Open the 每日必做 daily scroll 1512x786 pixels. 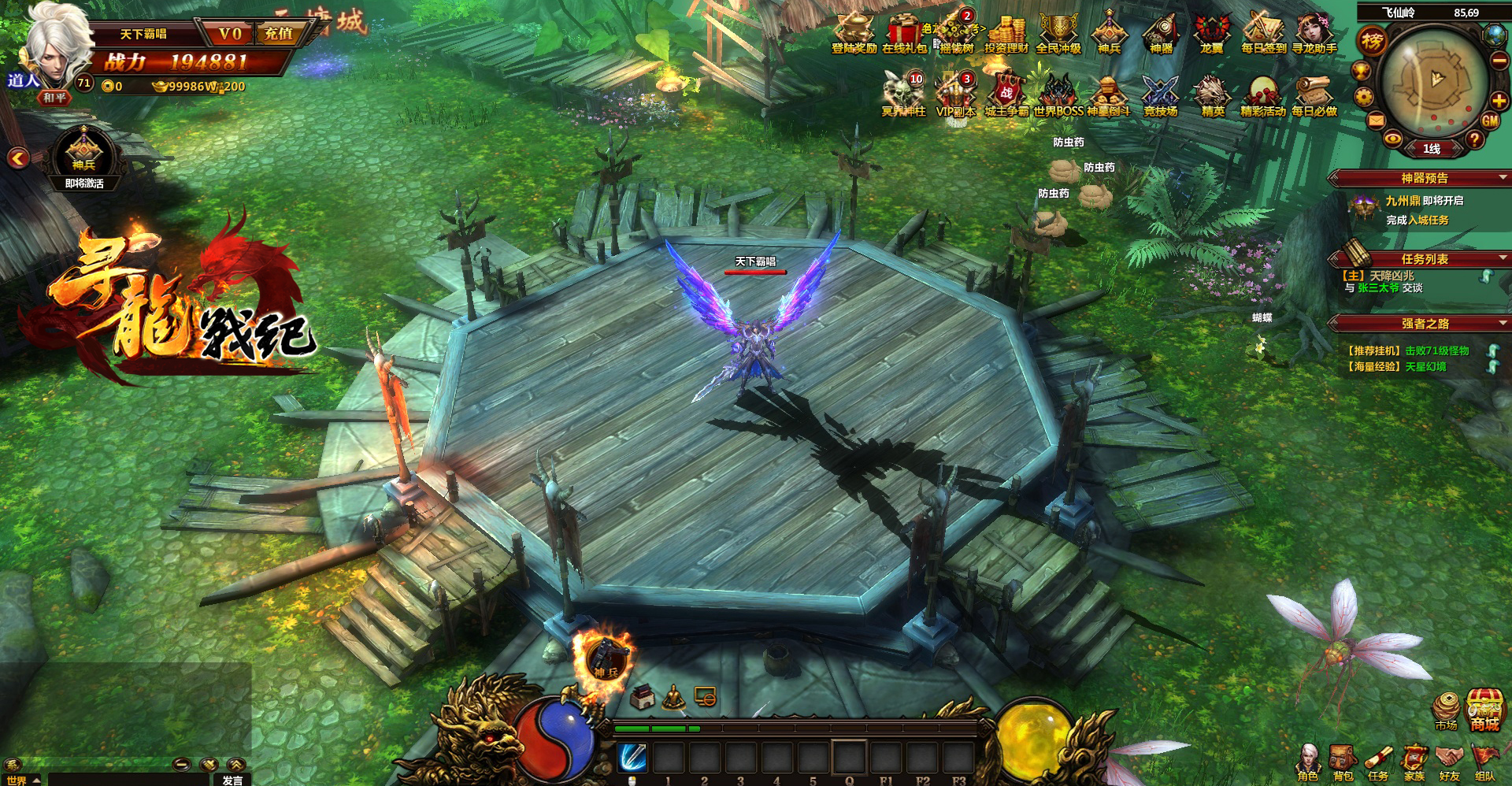coord(1314,95)
